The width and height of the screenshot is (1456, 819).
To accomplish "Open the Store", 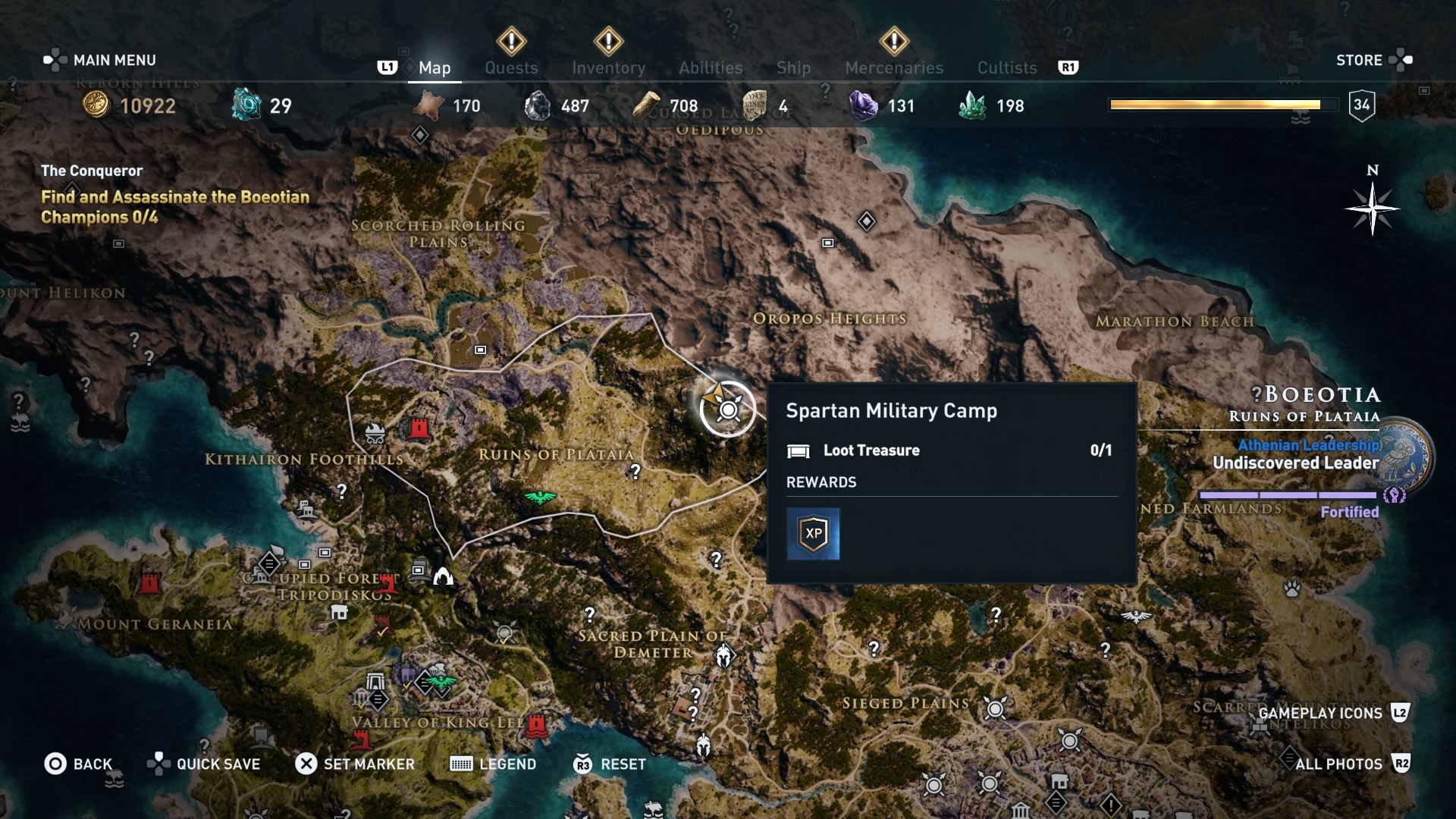I will (1373, 60).
